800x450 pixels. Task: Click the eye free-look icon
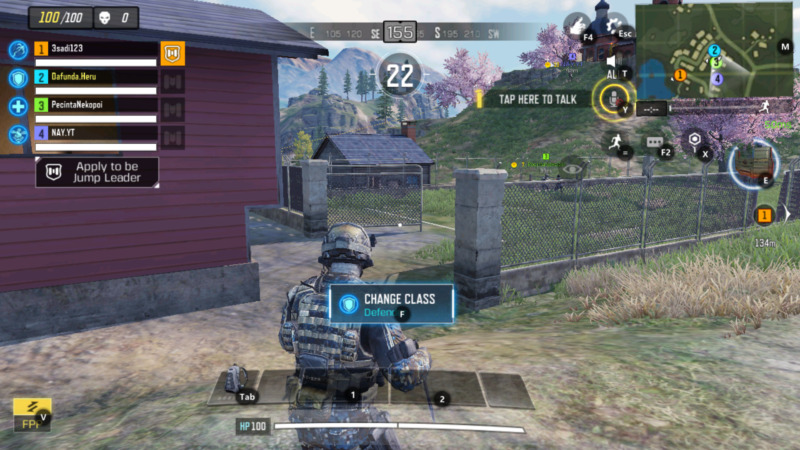tap(573, 168)
